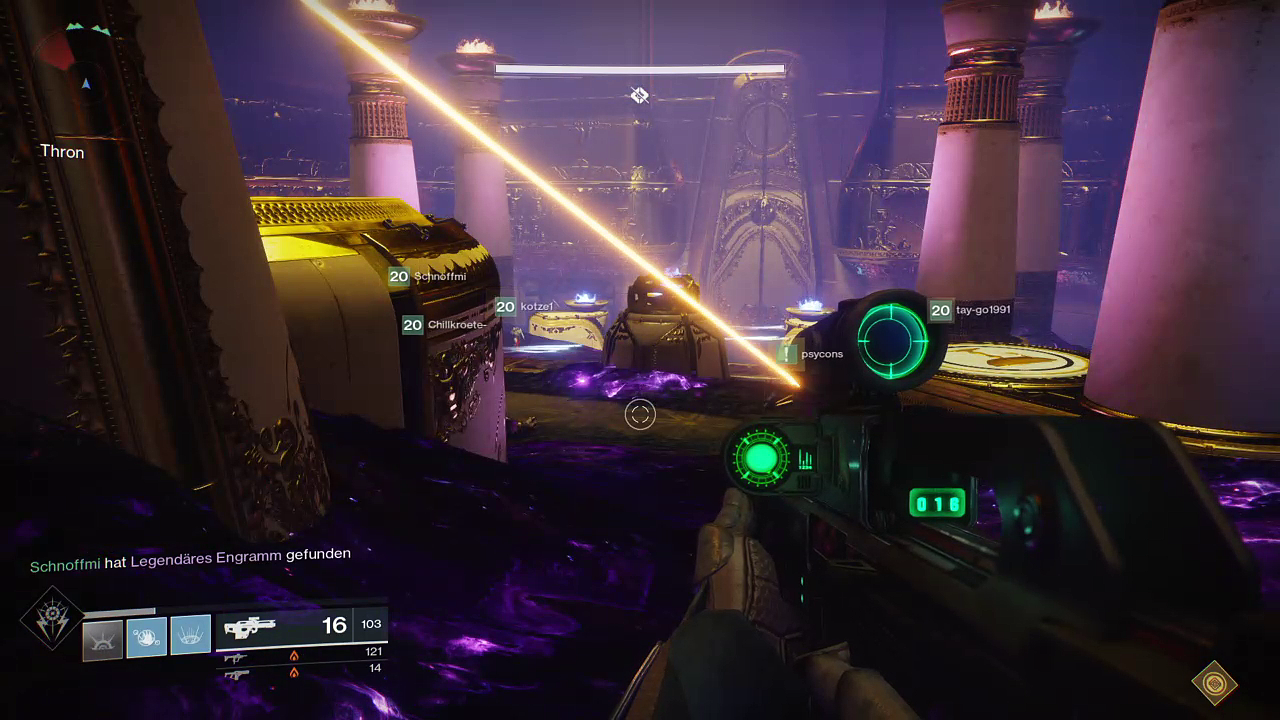Click the objective marker under the boss bar
Viewport: 1280px width, 720px height.
click(x=640, y=95)
